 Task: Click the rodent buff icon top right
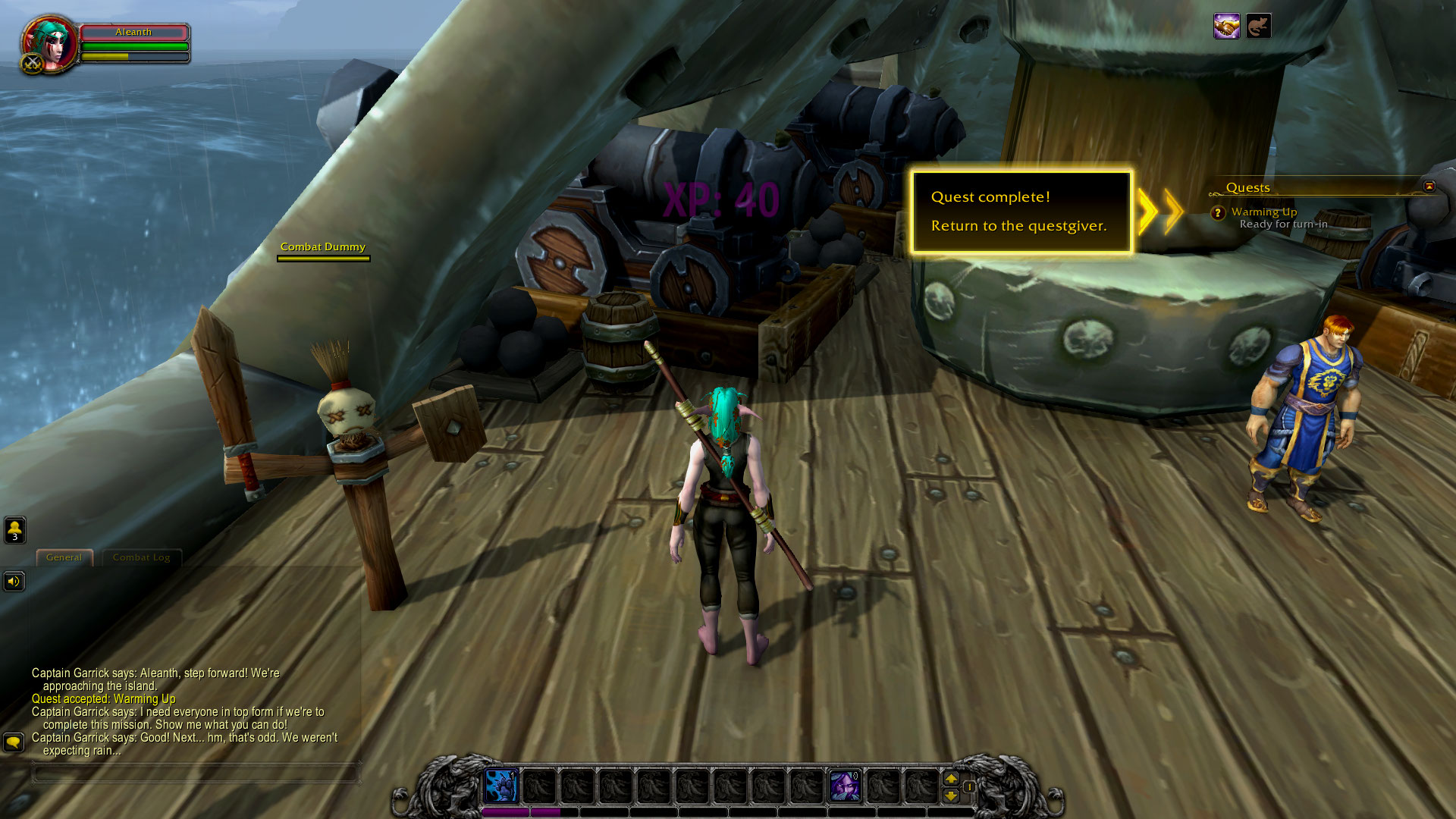point(1257,27)
